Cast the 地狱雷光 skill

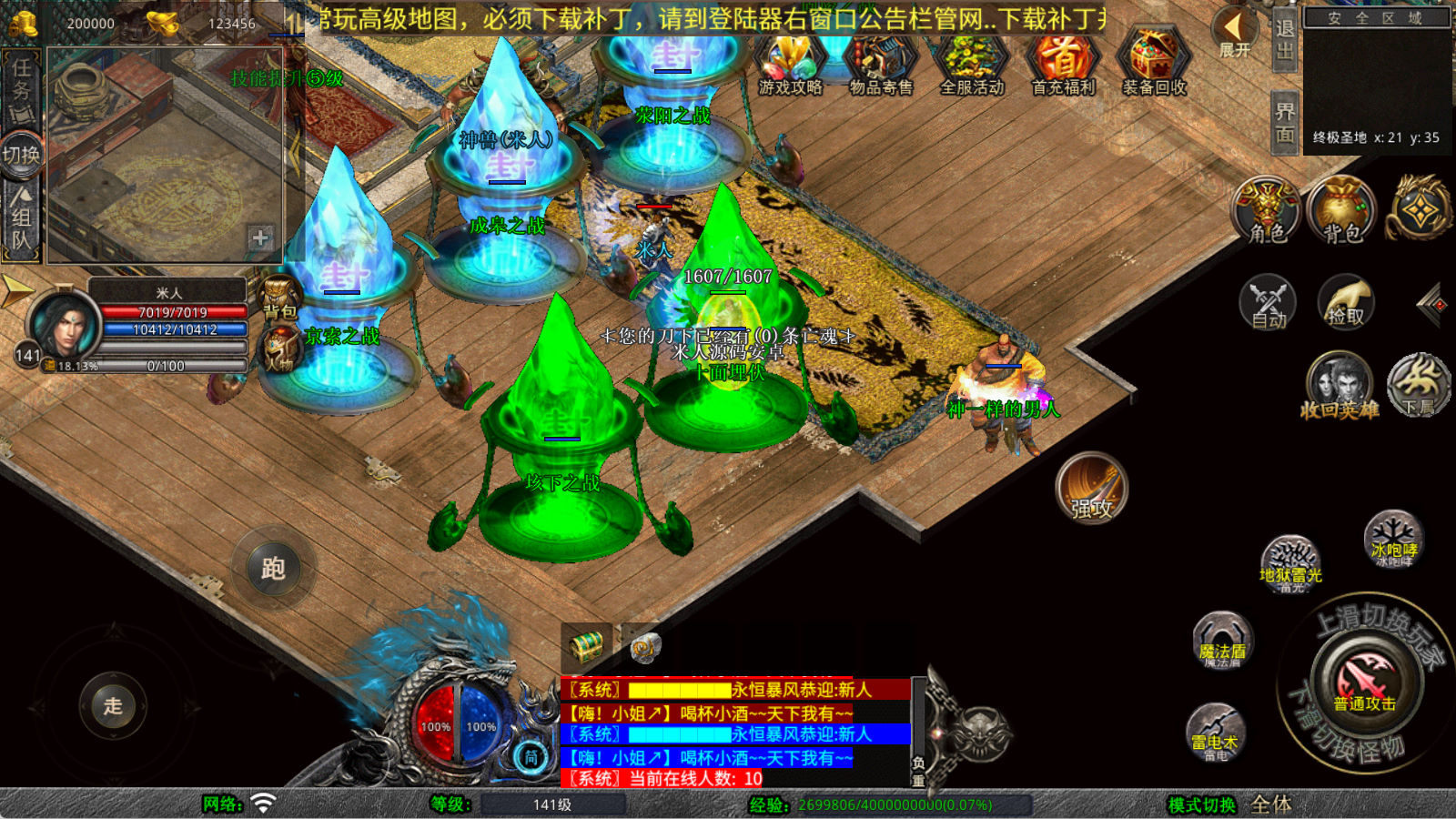[1290, 564]
